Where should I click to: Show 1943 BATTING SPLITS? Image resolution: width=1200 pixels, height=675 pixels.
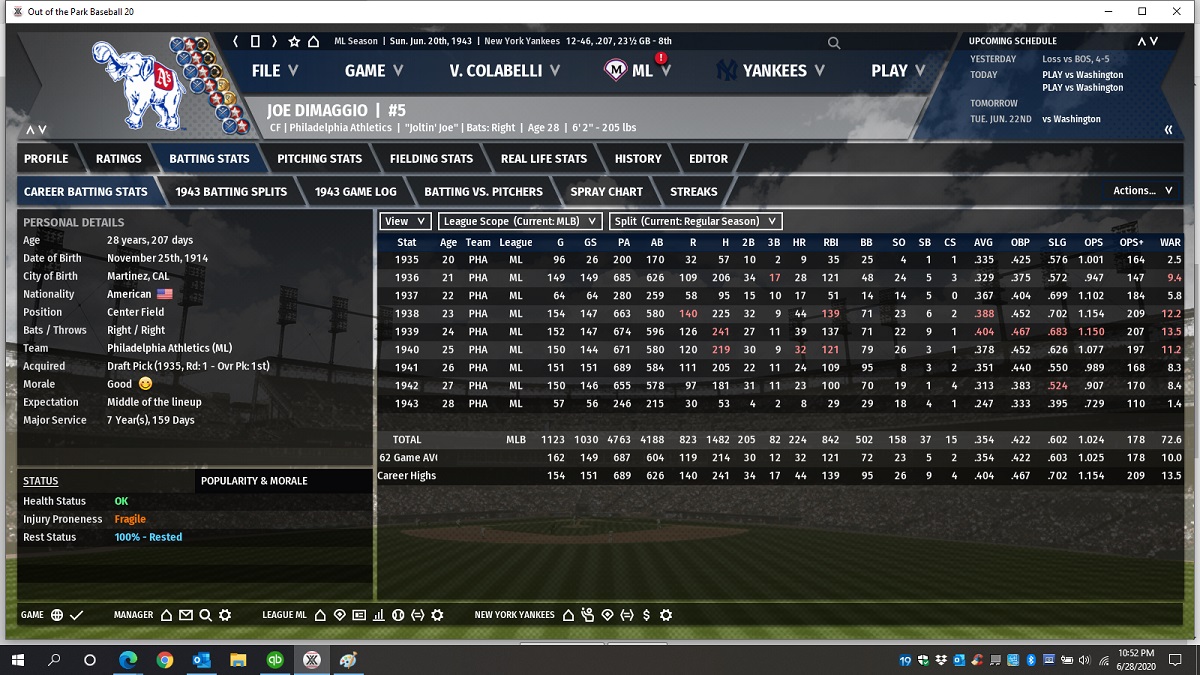231,192
